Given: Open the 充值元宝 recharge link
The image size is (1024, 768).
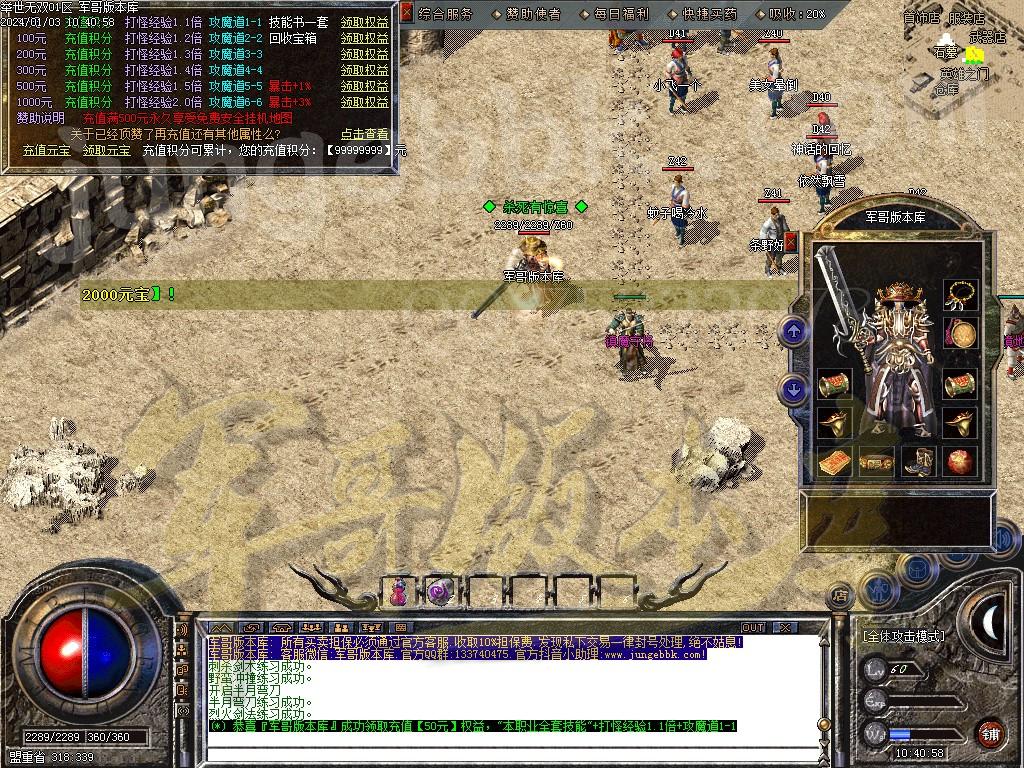Looking at the screenshot, I should click(x=46, y=150).
